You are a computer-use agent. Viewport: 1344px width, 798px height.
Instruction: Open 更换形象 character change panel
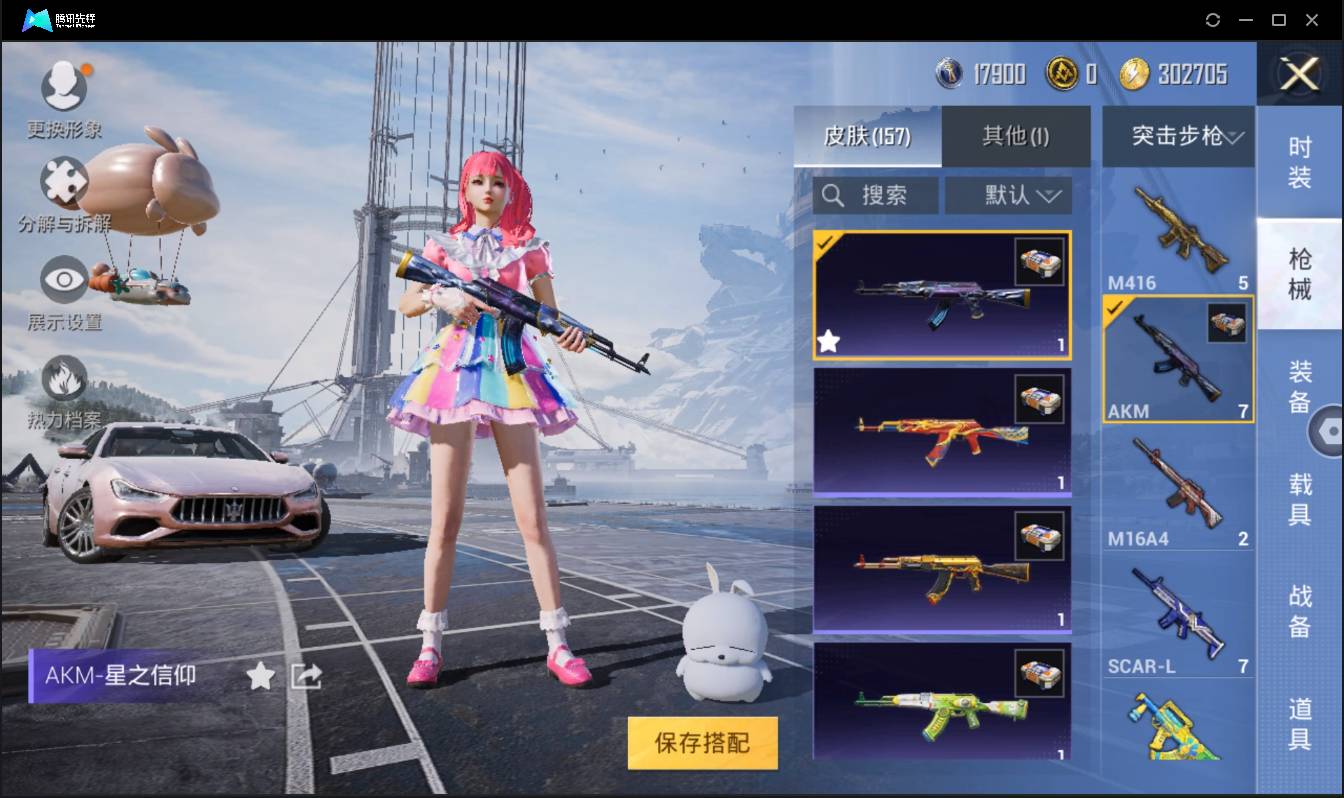click(x=64, y=88)
